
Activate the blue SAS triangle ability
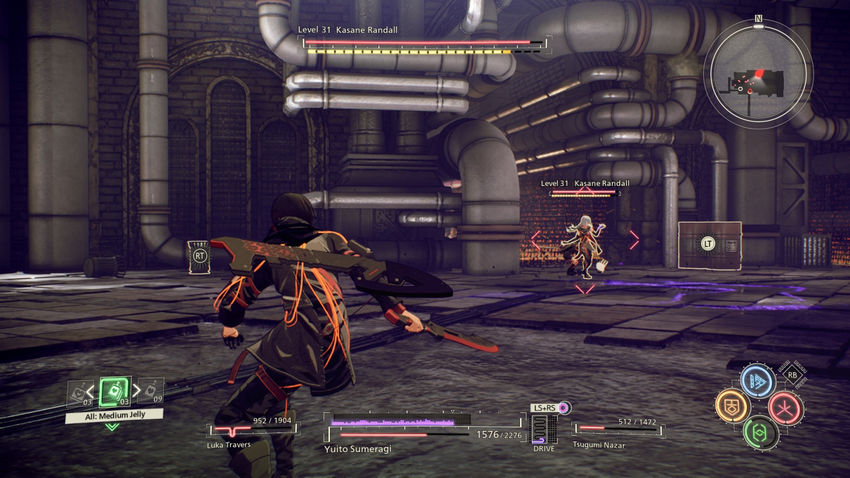point(758,381)
